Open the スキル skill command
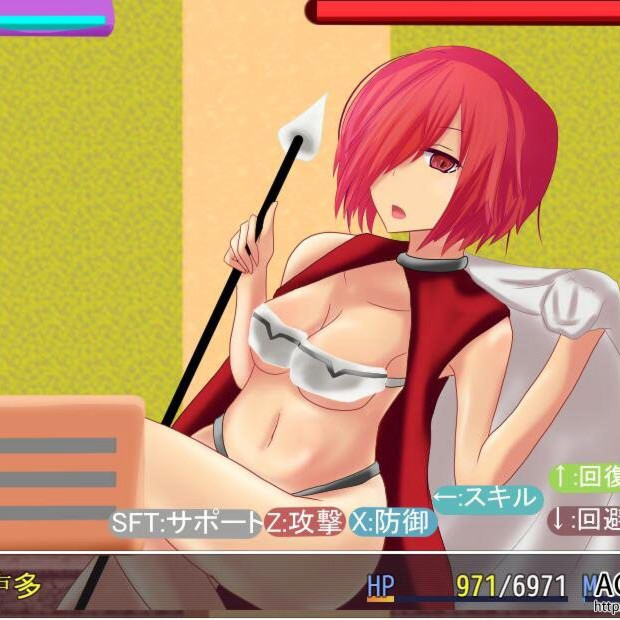 tap(488, 499)
